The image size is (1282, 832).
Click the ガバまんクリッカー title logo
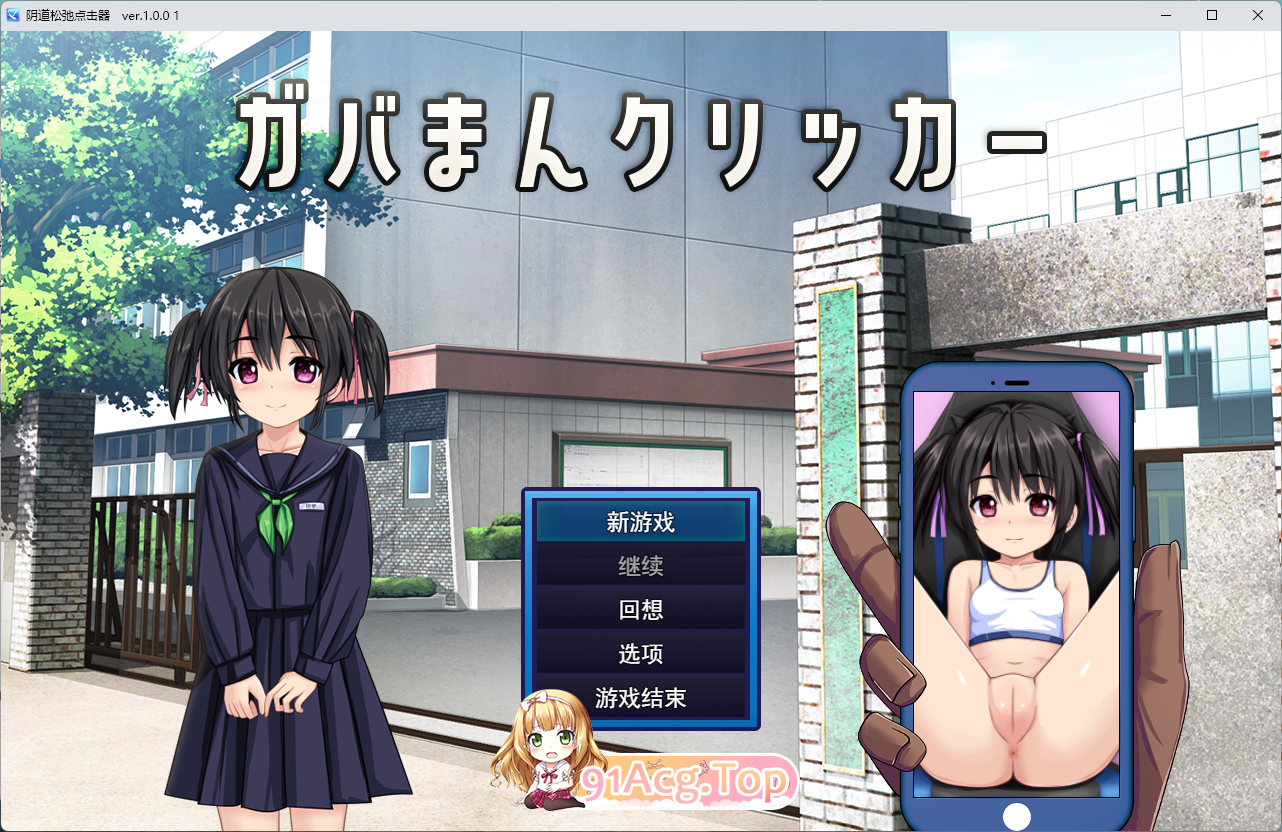click(640, 135)
